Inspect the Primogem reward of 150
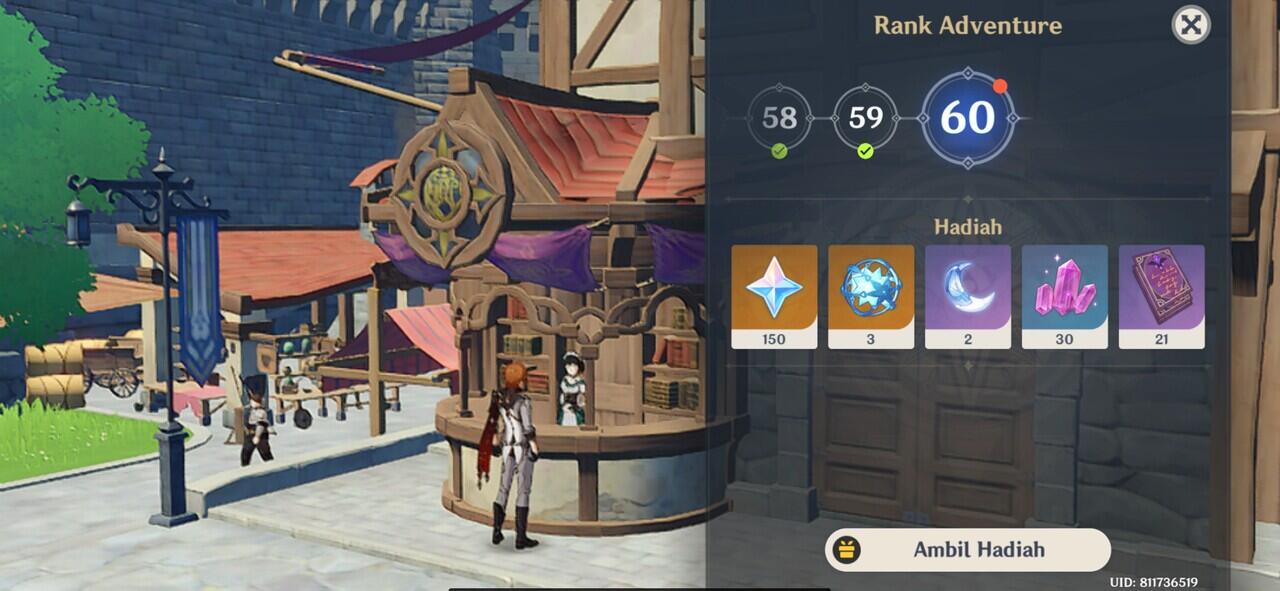This screenshot has width=1280, height=591. pyautogui.click(x=774, y=296)
